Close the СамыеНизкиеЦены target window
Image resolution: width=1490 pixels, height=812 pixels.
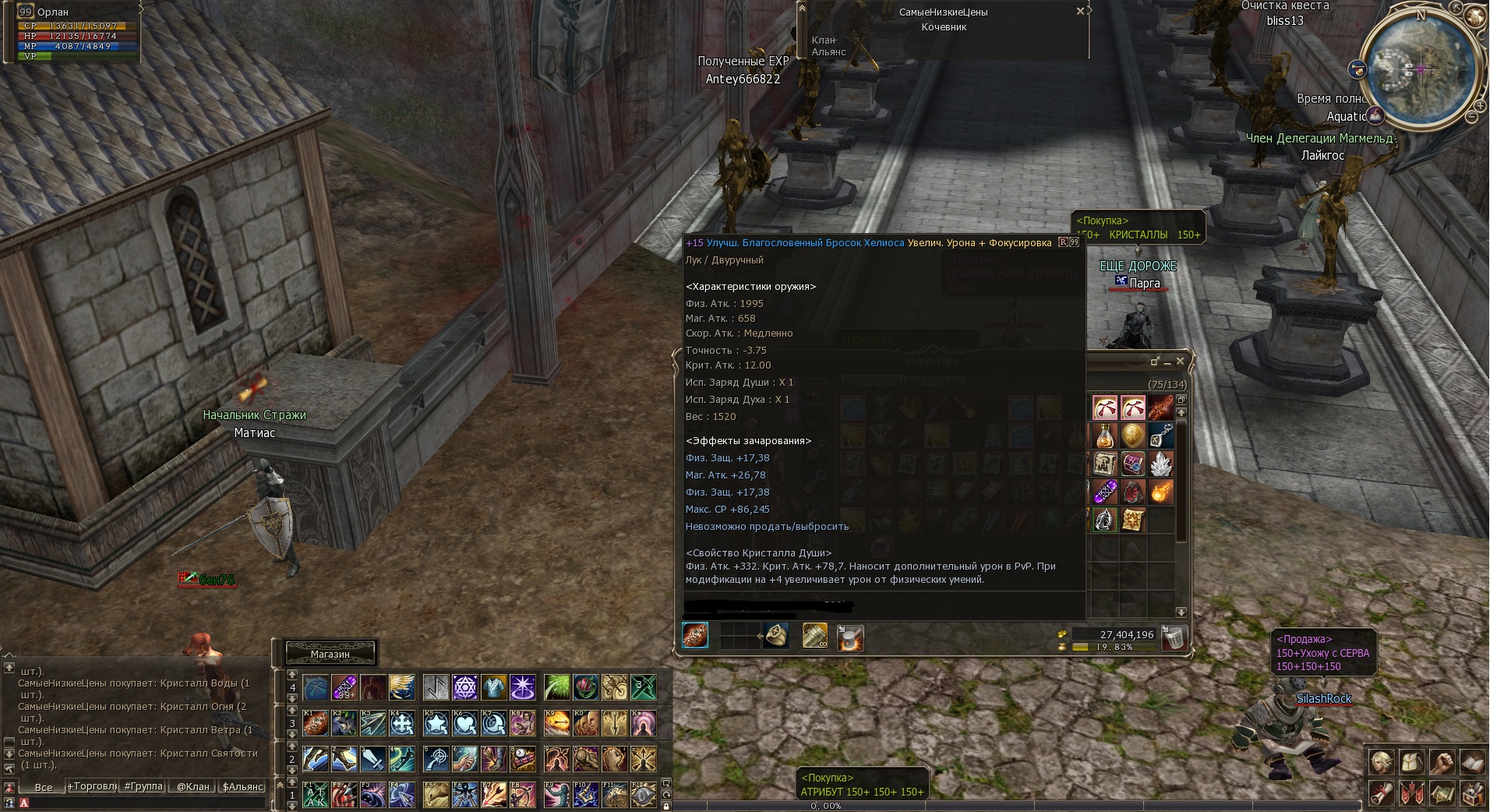(1080, 11)
